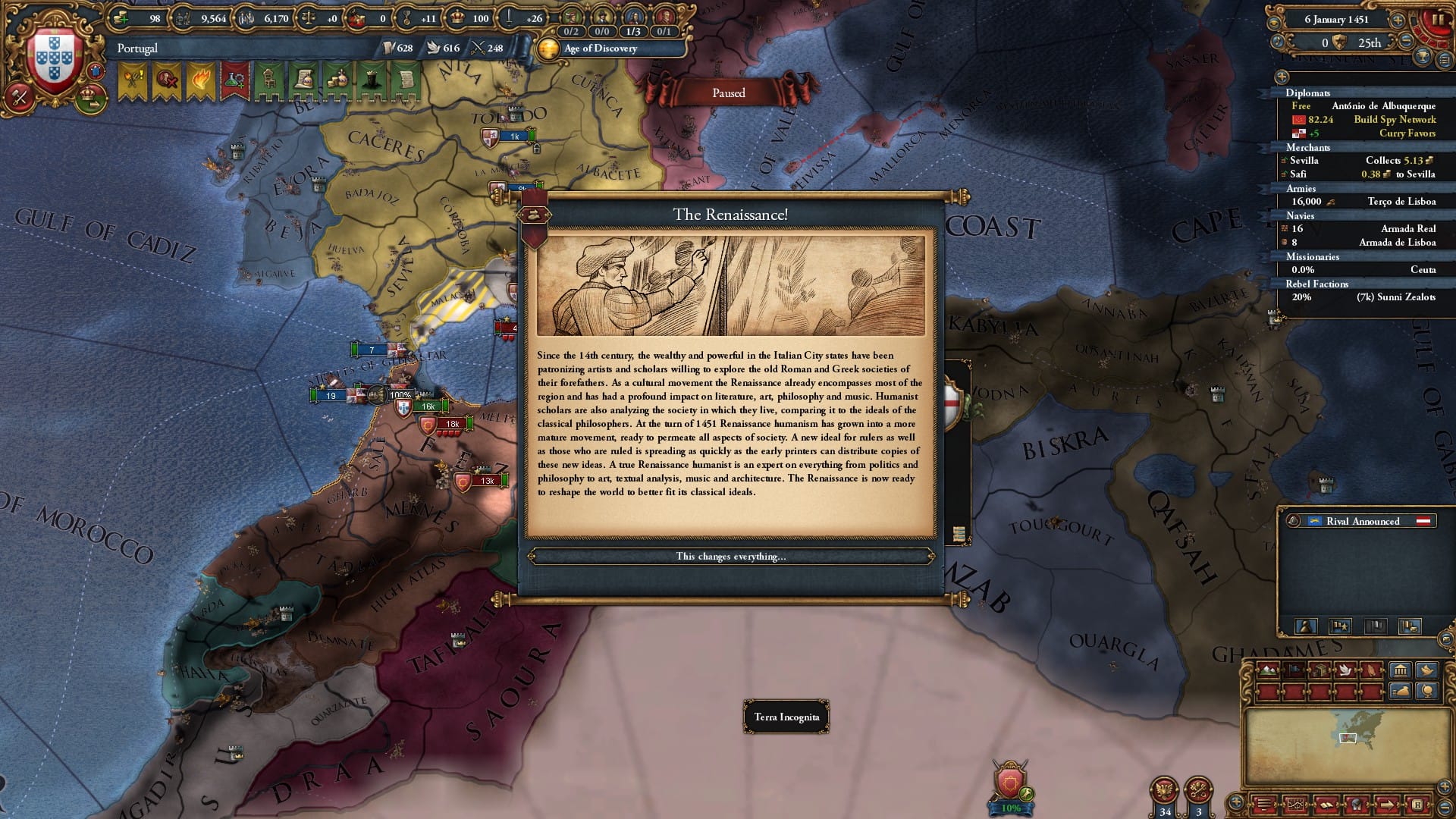Open the Rival Announced notification
Viewport: 1456px width, 819px height.
tap(1362, 521)
